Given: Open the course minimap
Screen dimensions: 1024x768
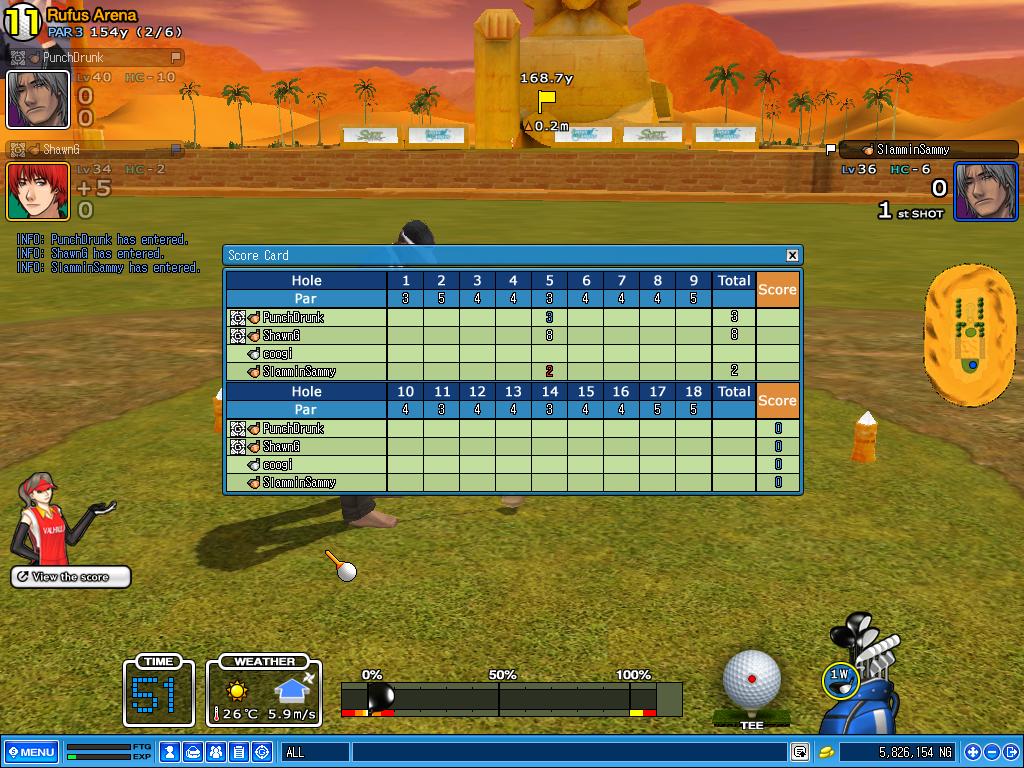Looking at the screenshot, I should click(970, 332).
